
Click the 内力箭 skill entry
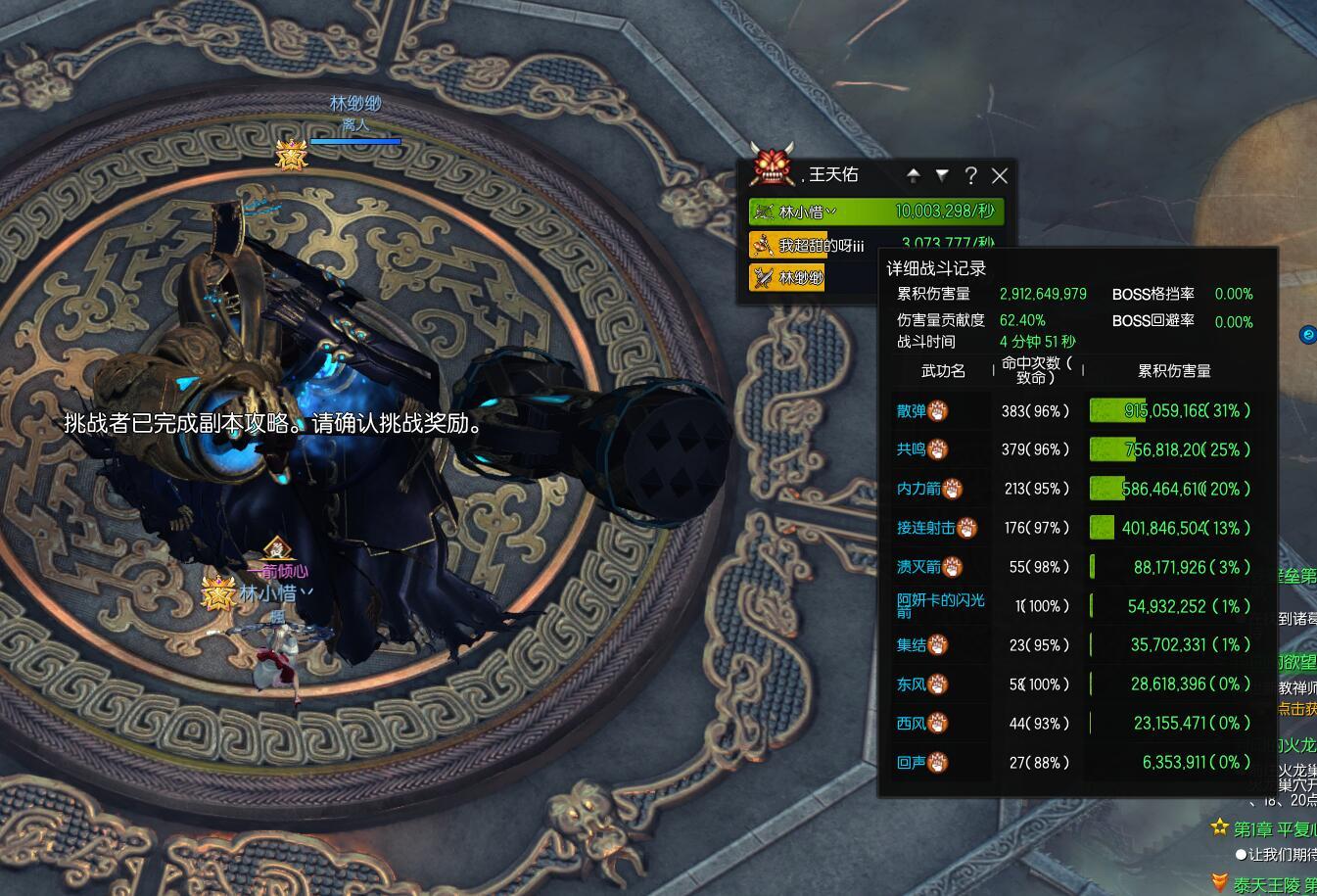pyautogui.click(x=918, y=489)
